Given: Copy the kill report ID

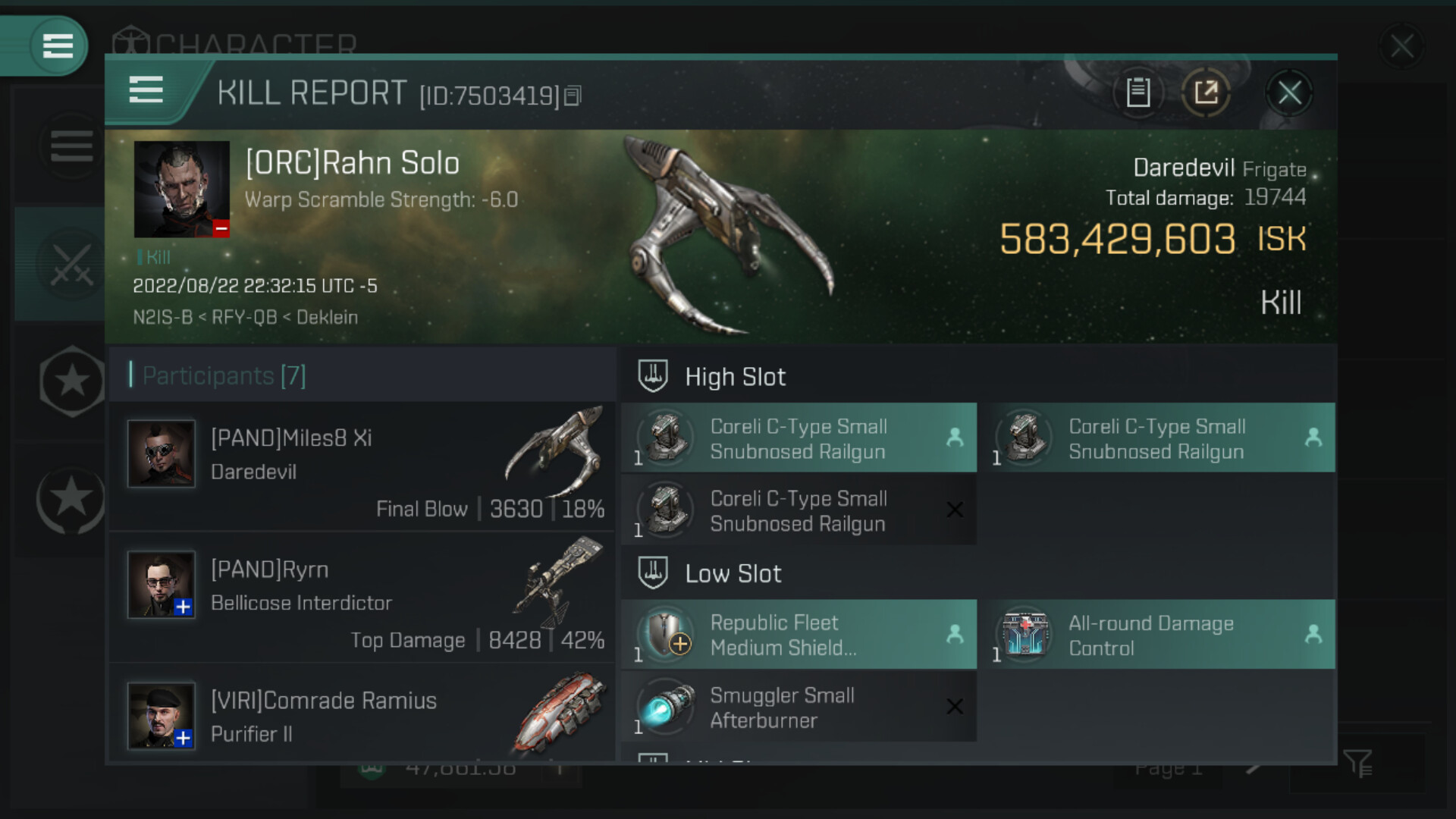Looking at the screenshot, I should pos(573,96).
